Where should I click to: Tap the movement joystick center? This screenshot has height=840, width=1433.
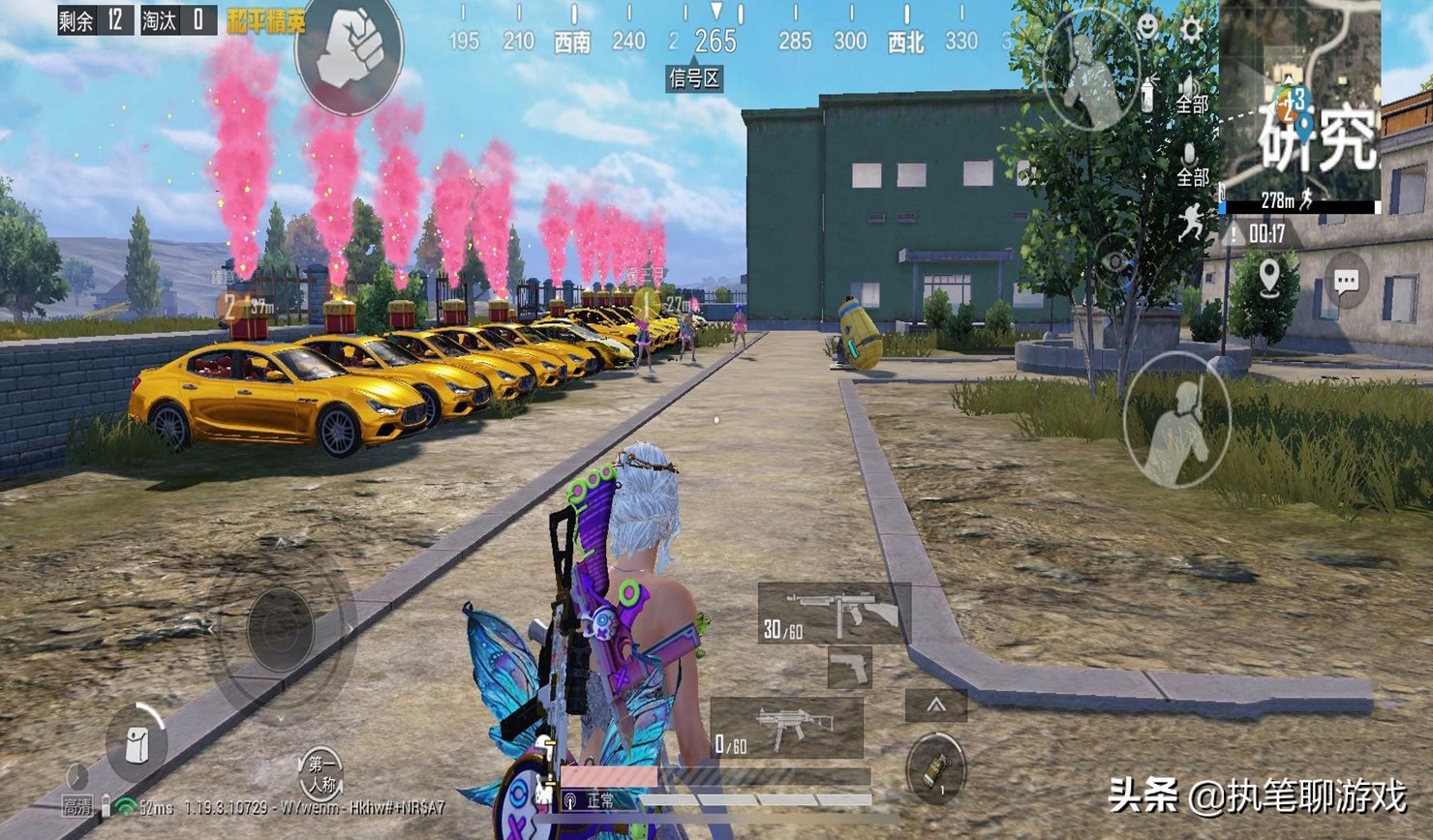pos(279,629)
